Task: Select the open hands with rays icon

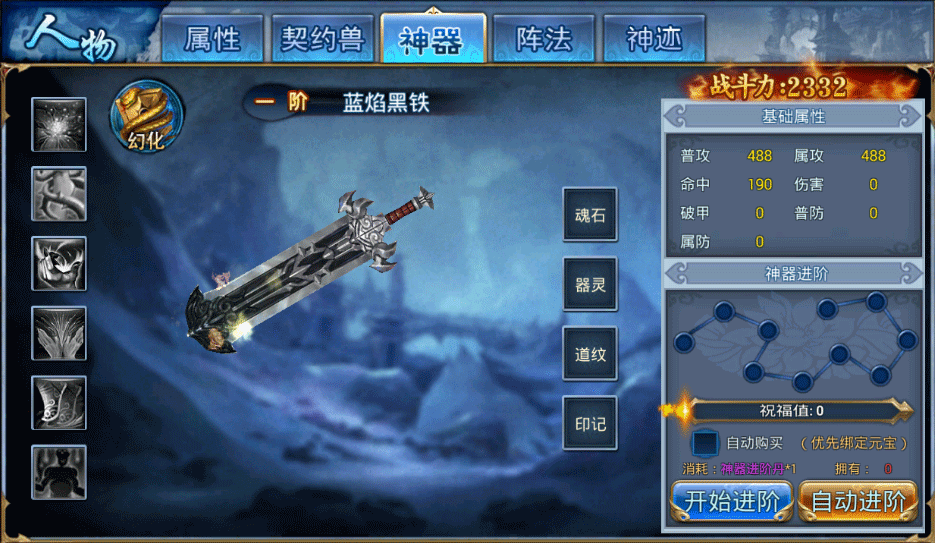Action: [x=59, y=333]
